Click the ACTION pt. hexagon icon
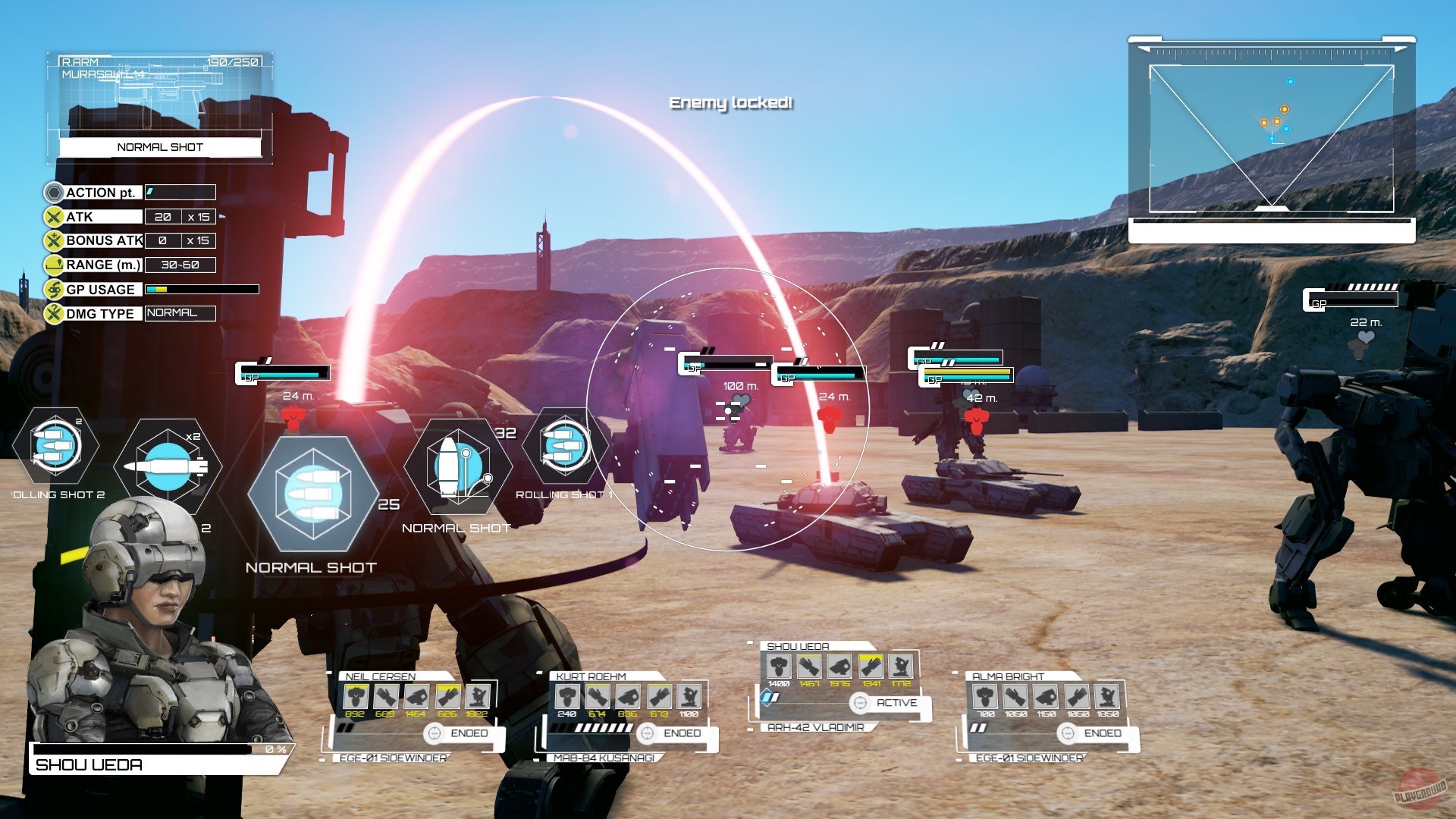This screenshot has width=1456, height=819. (52, 193)
